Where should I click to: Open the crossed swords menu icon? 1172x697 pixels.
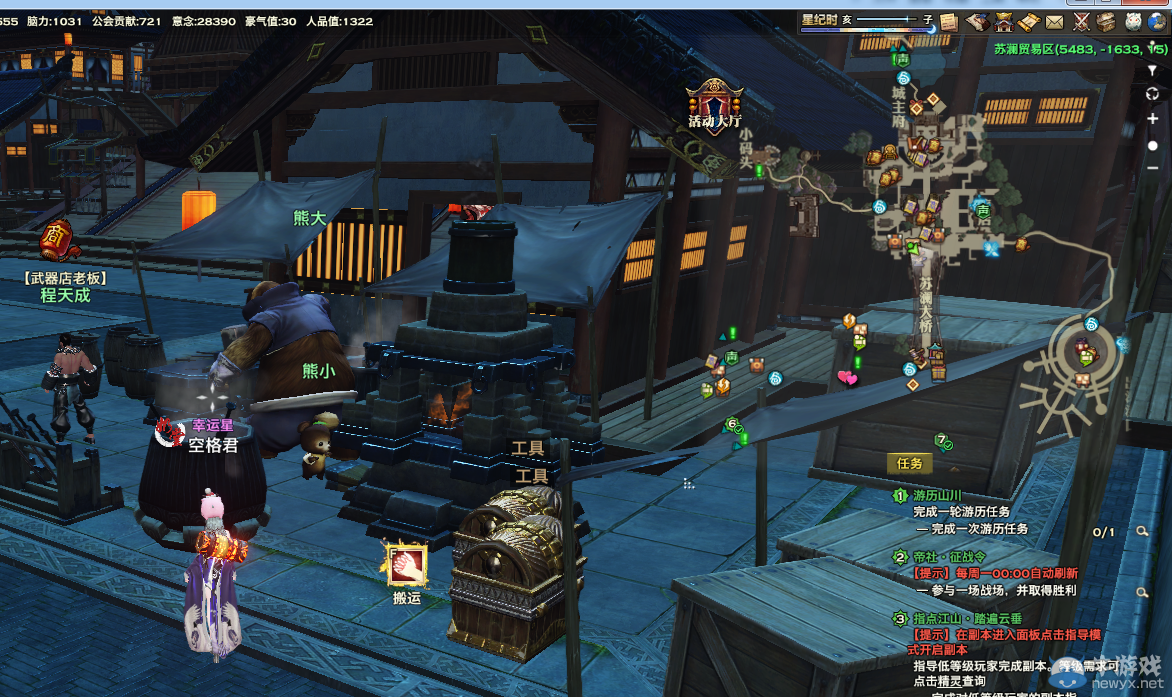pyautogui.click(x=1081, y=22)
